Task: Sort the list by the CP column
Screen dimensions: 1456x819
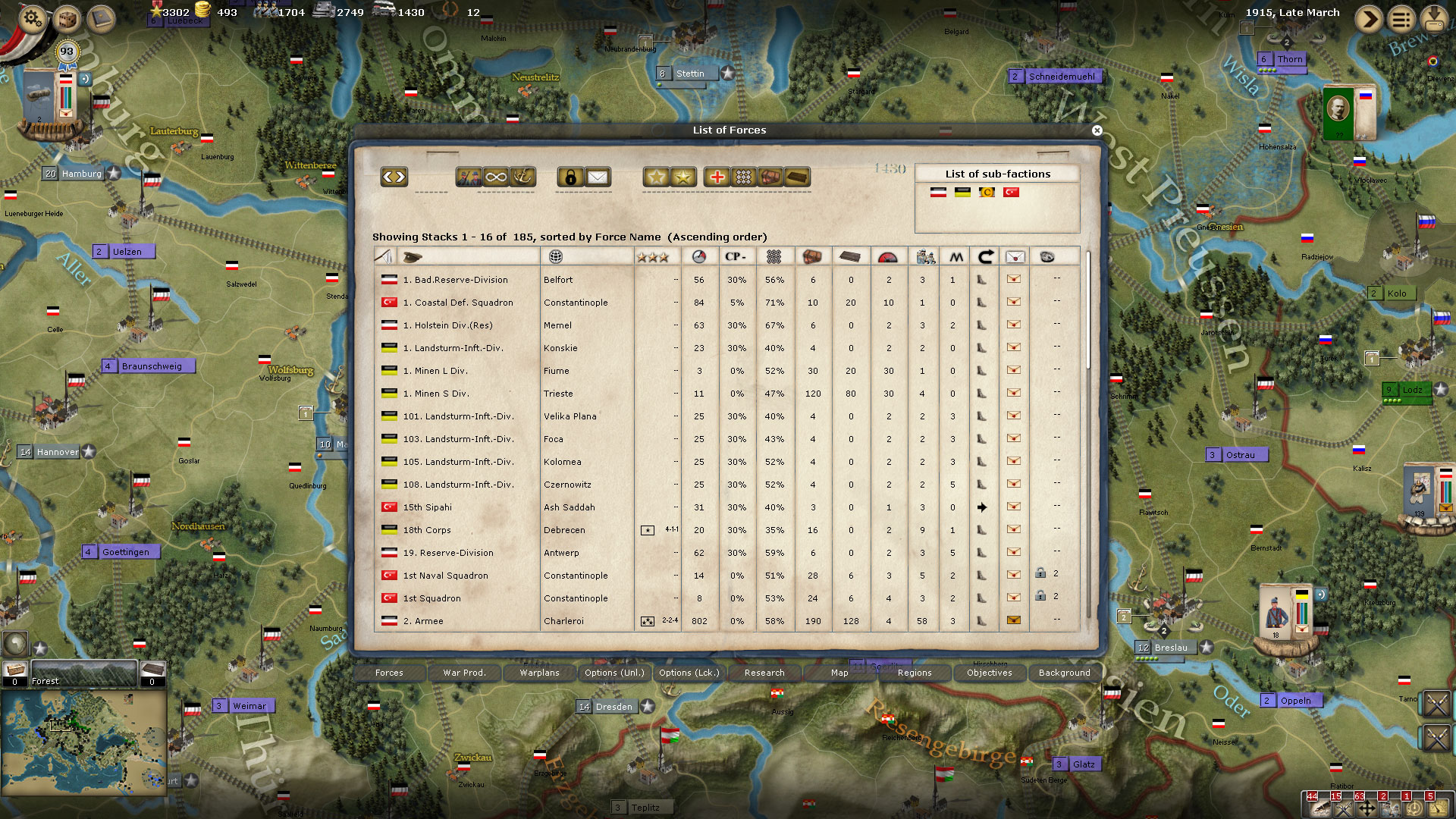Action: pos(736,257)
